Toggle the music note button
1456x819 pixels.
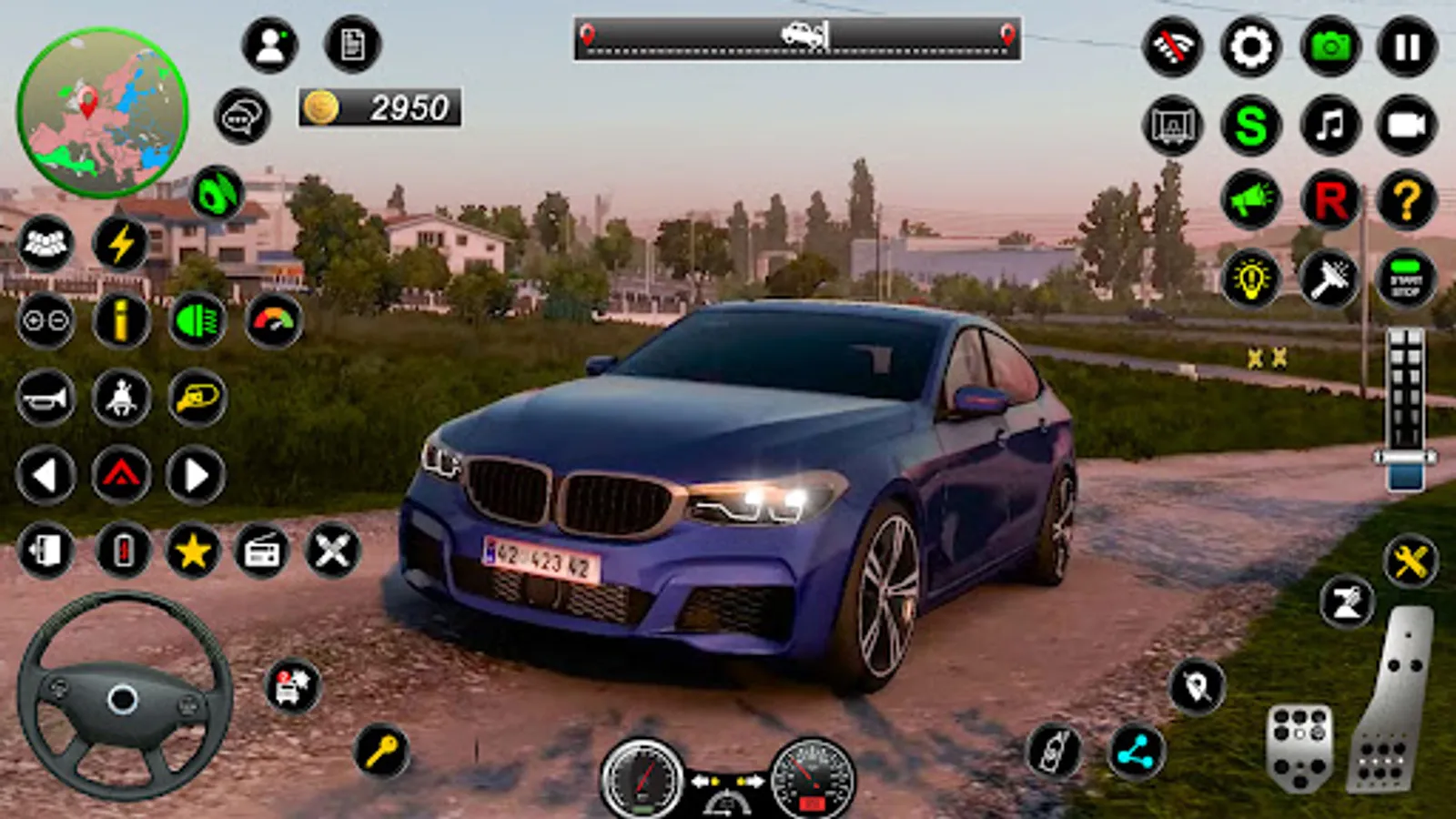(1330, 125)
